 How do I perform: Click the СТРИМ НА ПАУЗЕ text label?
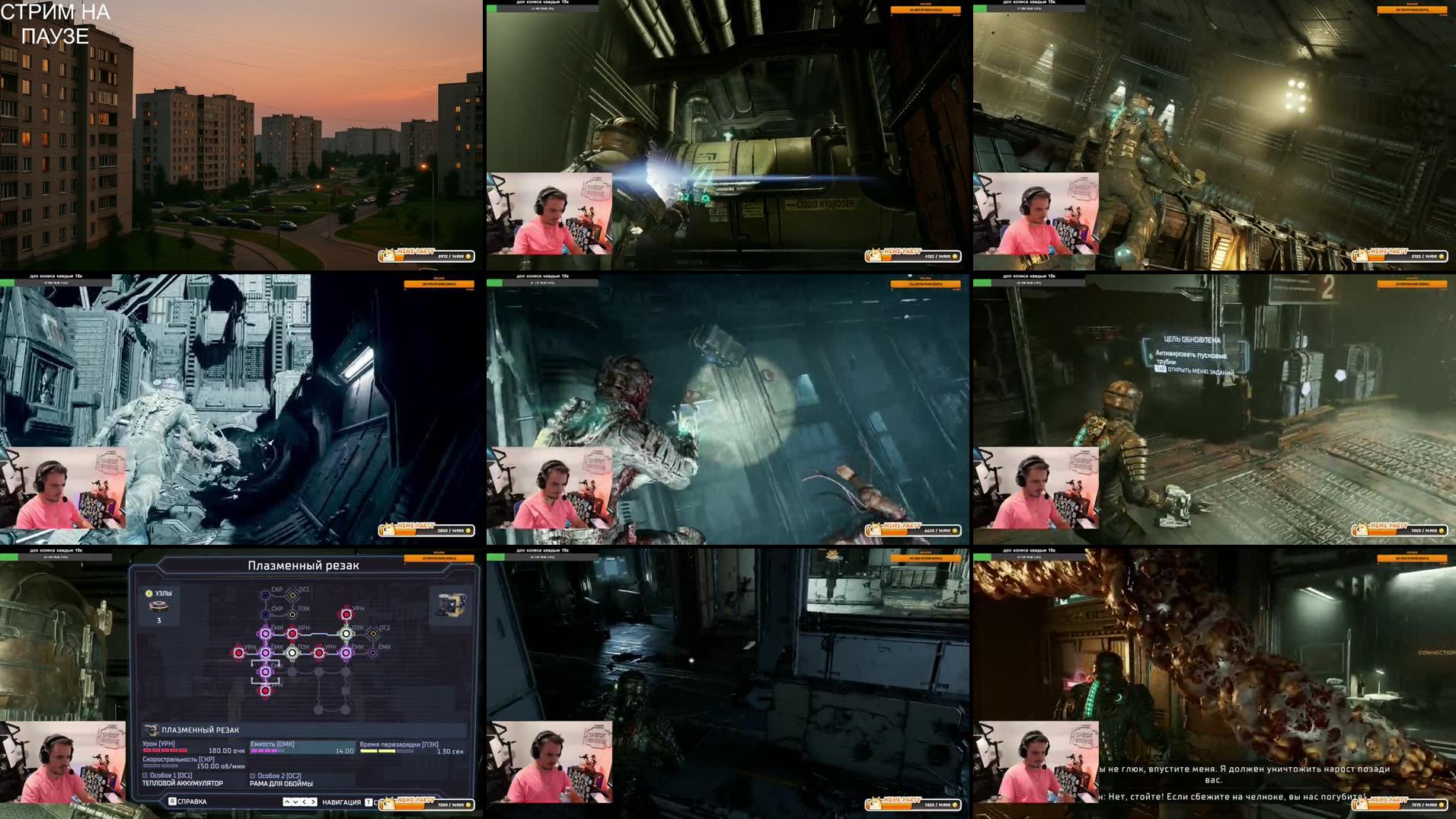pos(57,23)
